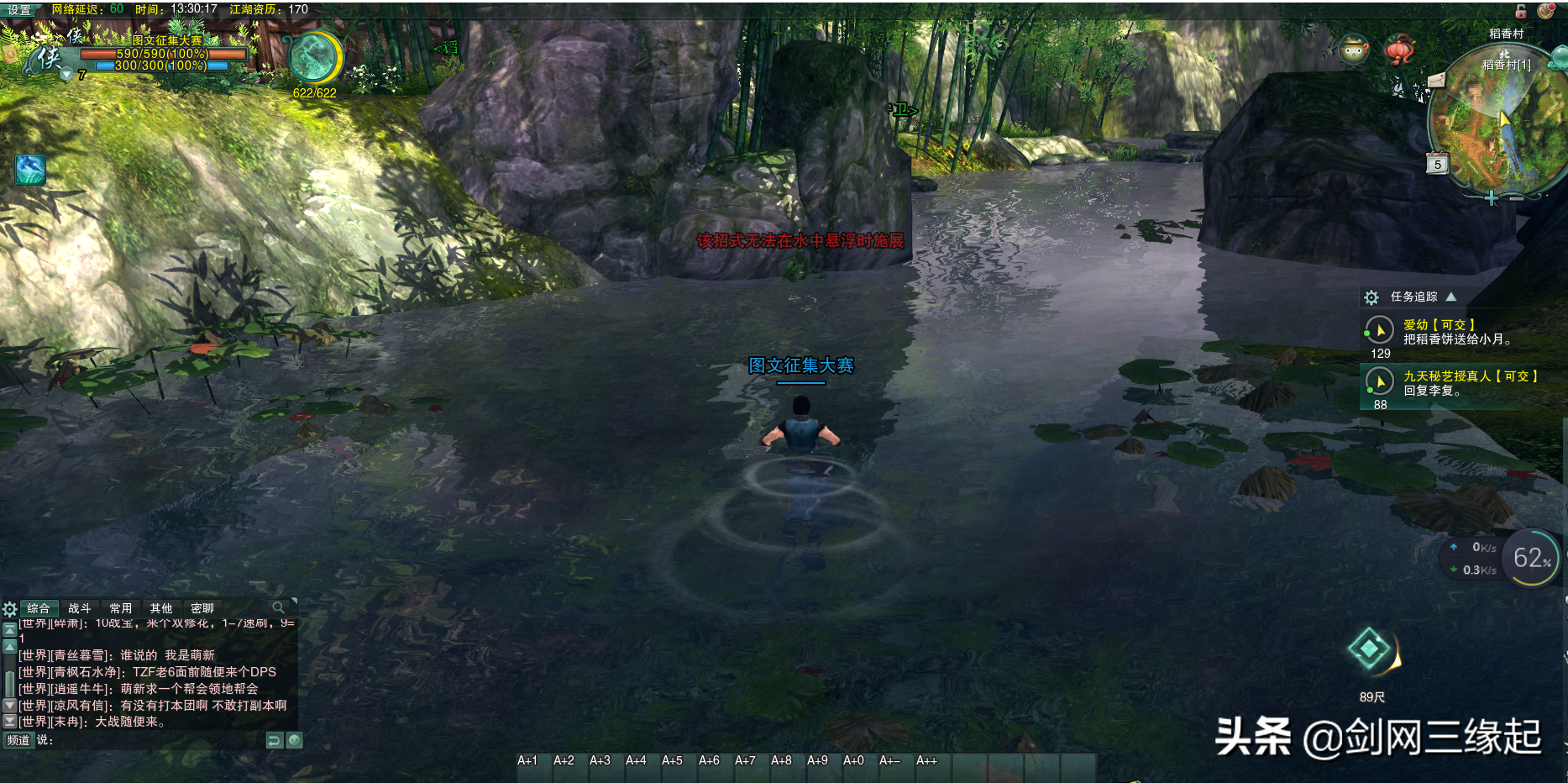Open the calendar icon showing 5
Image resolution: width=1568 pixels, height=783 pixels.
1437,164
